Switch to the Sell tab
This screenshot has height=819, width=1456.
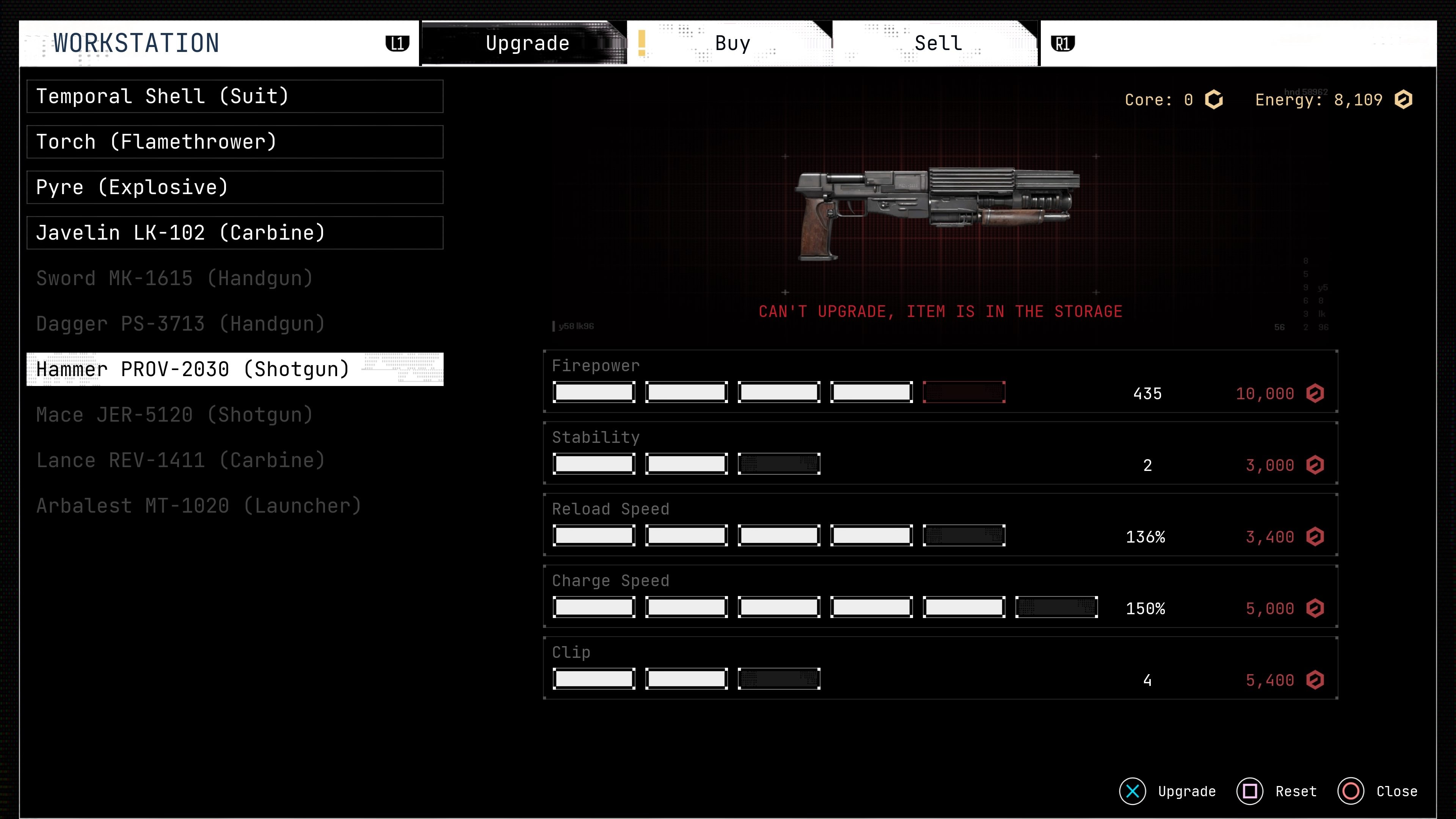click(938, 44)
